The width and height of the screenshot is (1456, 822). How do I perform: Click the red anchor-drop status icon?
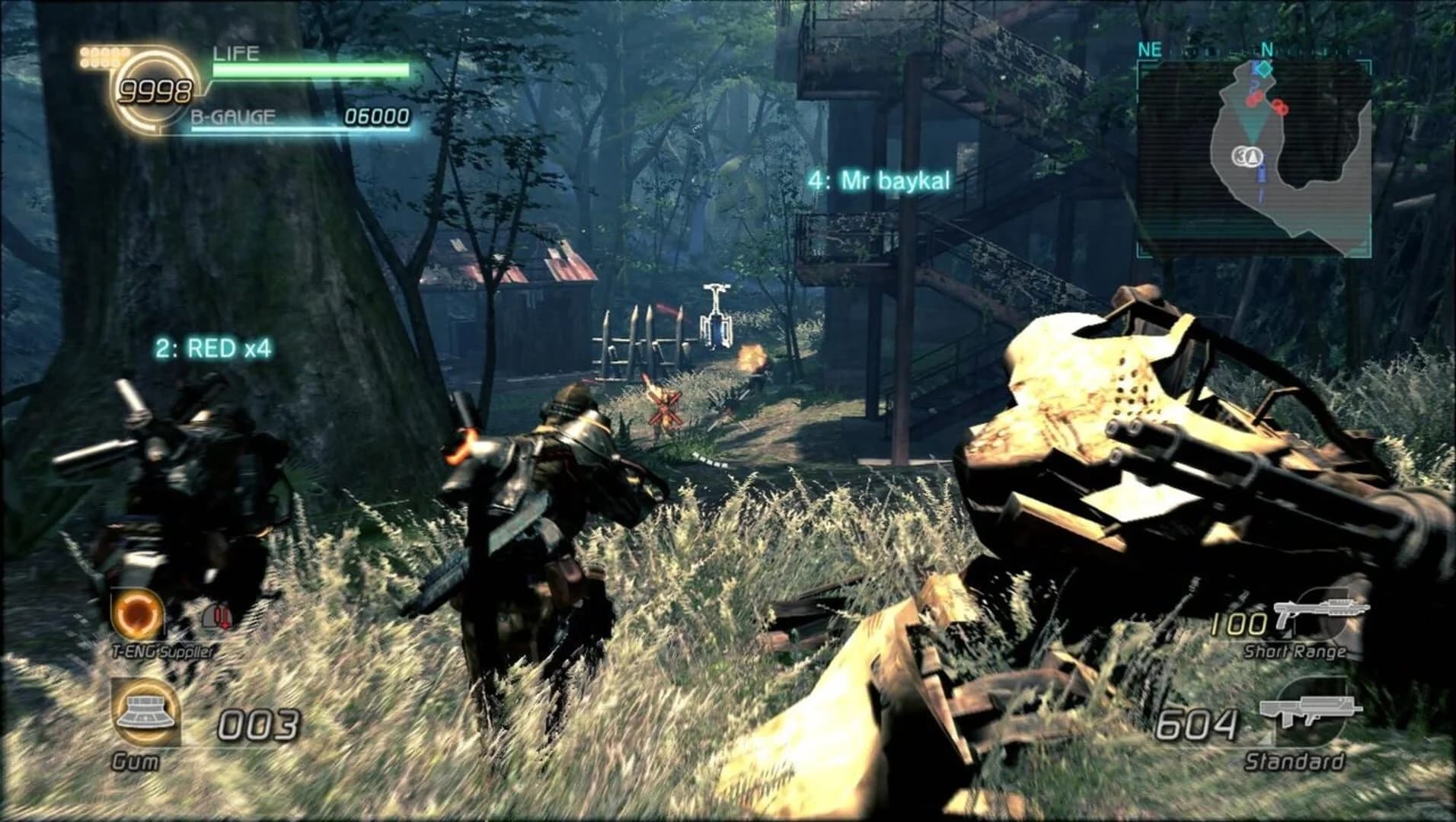click(219, 618)
